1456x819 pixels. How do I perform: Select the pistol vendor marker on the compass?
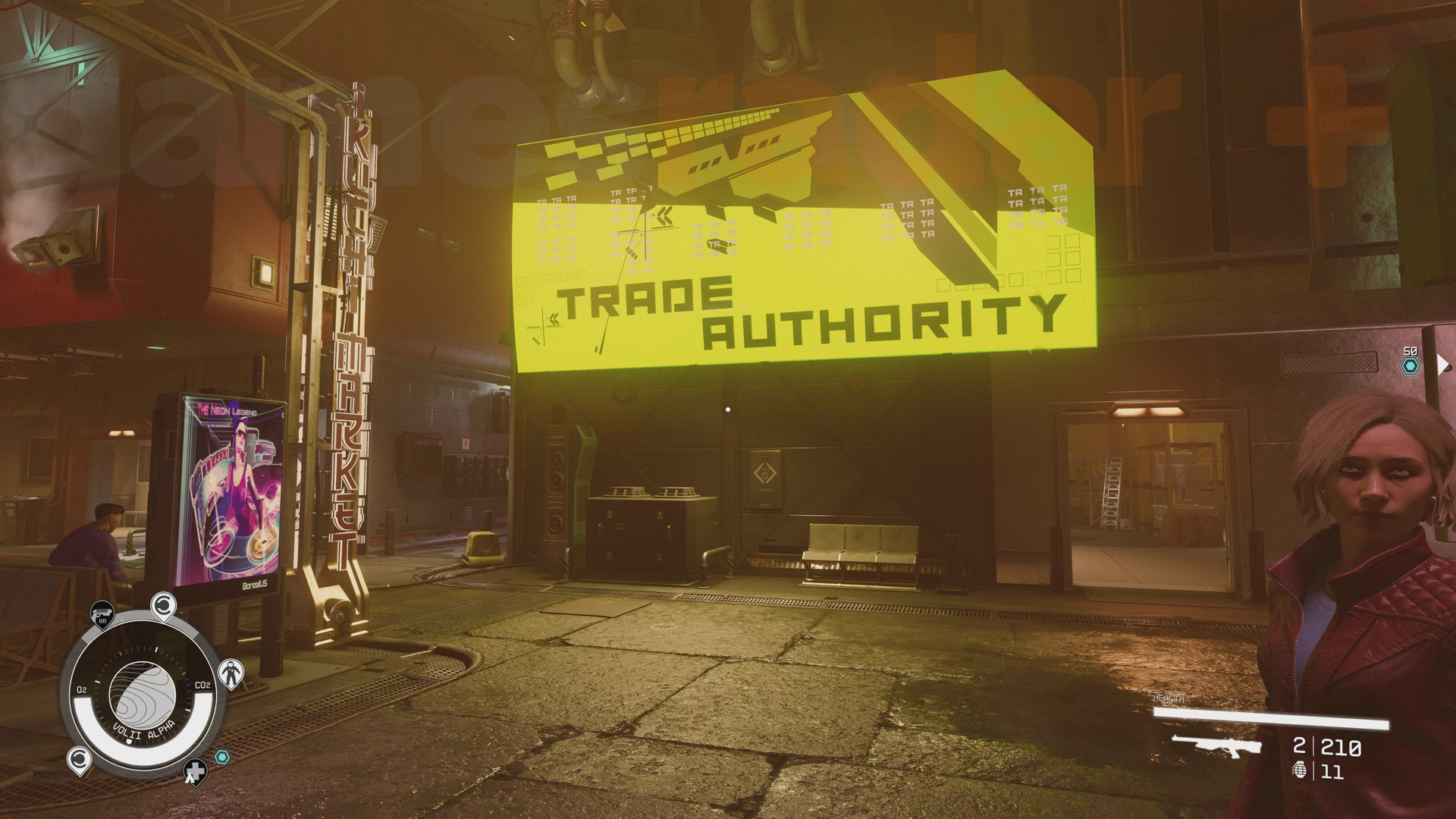pyautogui.click(x=102, y=612)
